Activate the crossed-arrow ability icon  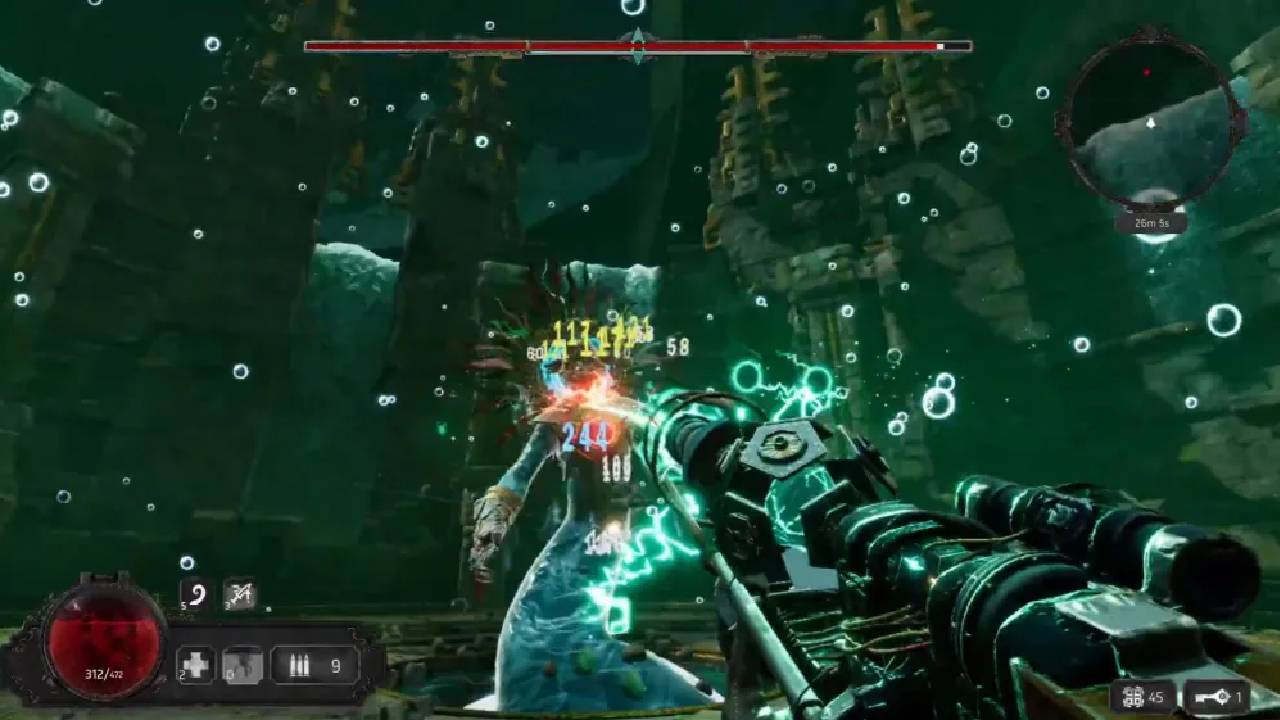pos(239,594)
